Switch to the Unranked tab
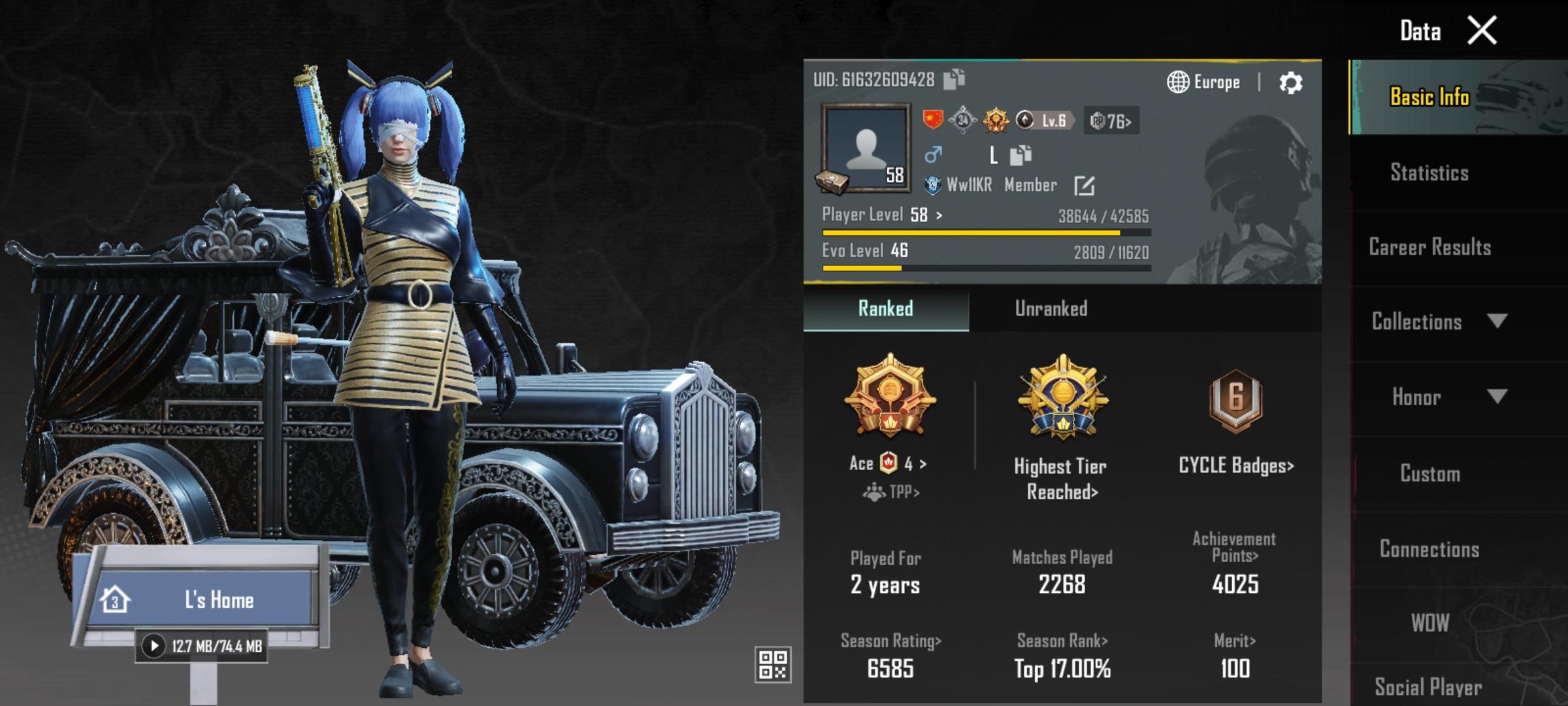 (1051, 309)
